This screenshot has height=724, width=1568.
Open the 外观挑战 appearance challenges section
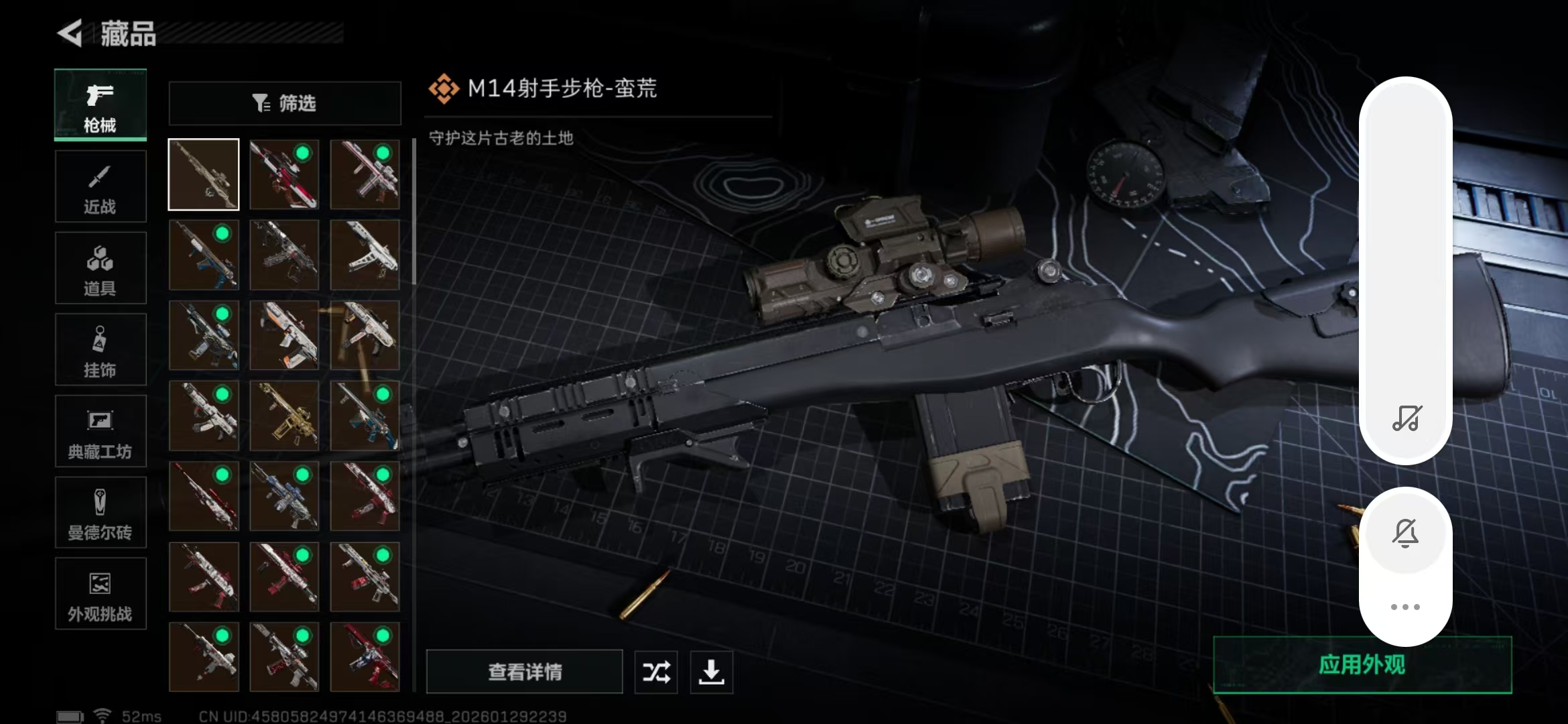tap(101, 594)
